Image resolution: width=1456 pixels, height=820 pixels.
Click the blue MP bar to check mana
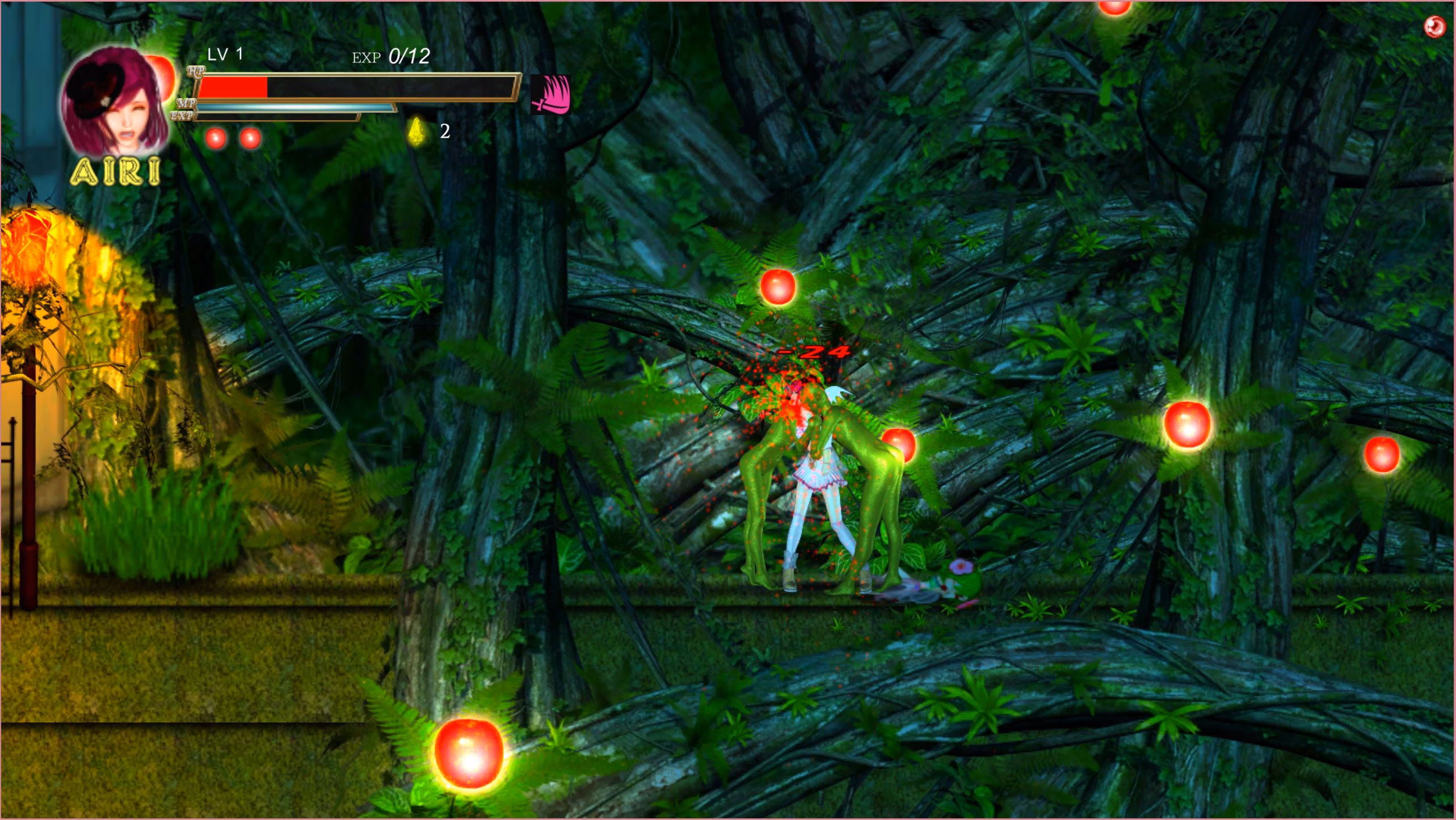click(x=295, y=108)
